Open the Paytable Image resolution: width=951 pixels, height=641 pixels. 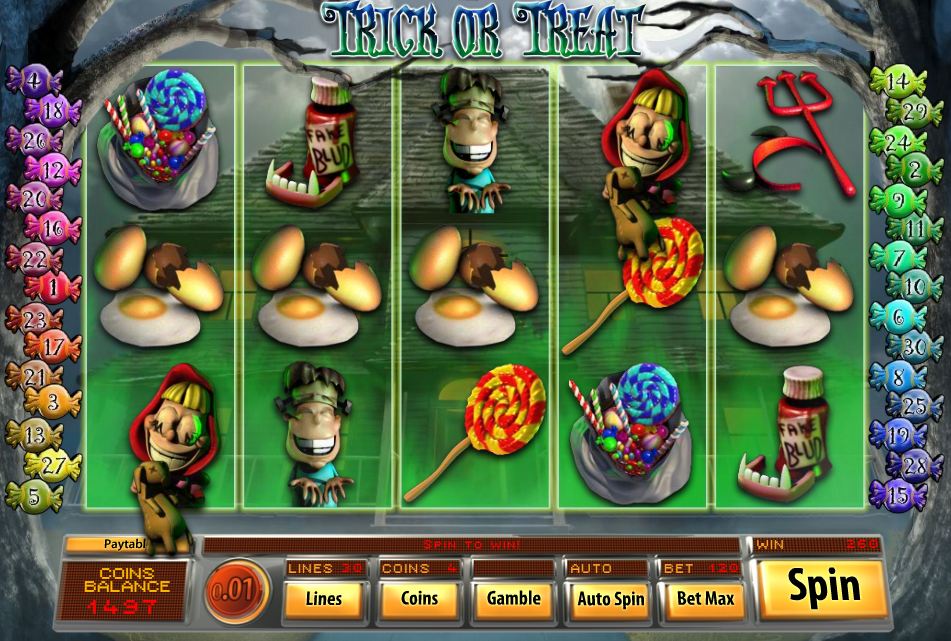pos(125,545)
